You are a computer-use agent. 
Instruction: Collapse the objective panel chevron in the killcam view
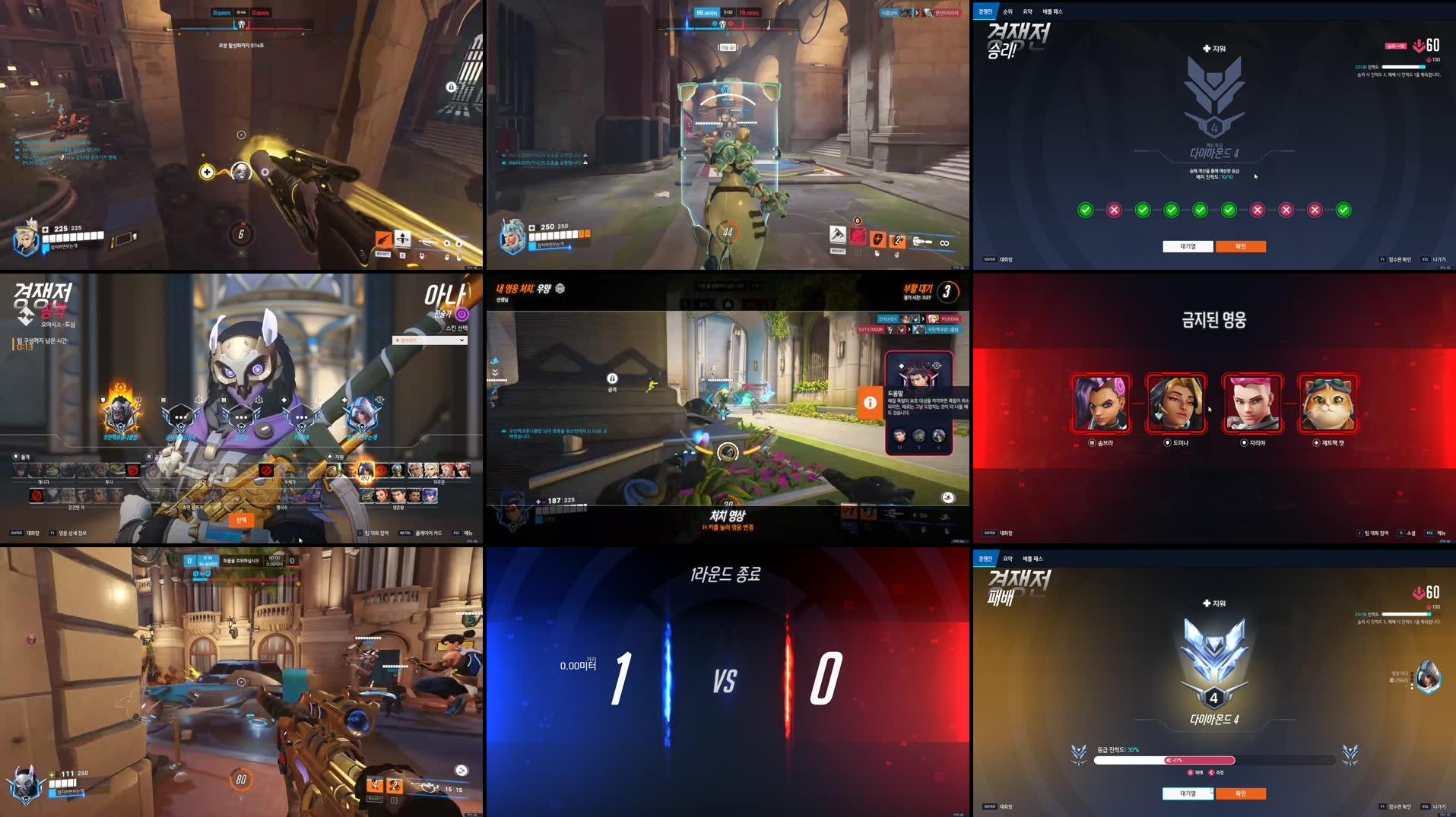pos(495,373)
